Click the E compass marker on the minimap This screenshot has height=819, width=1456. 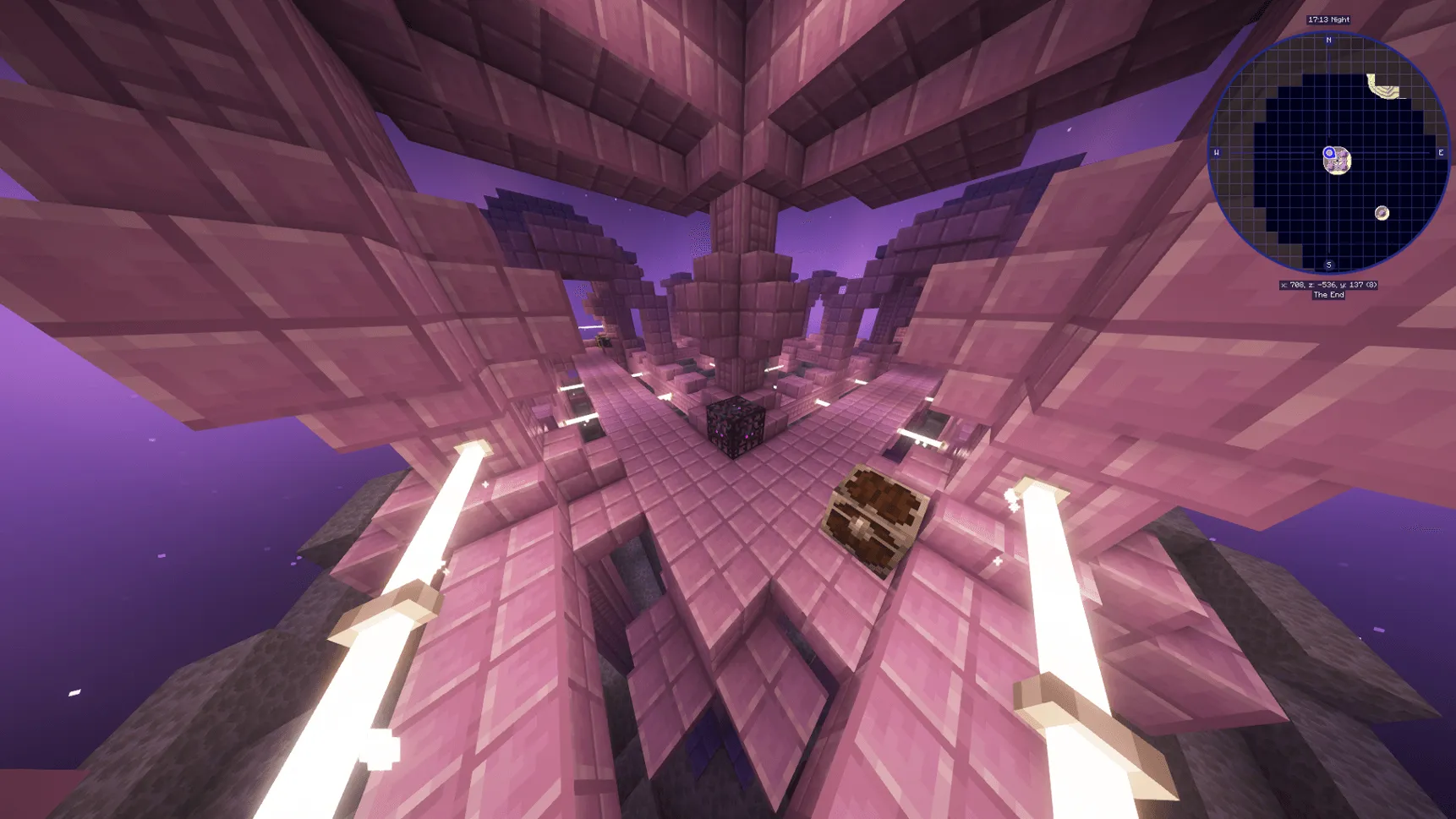point(1441,153)
